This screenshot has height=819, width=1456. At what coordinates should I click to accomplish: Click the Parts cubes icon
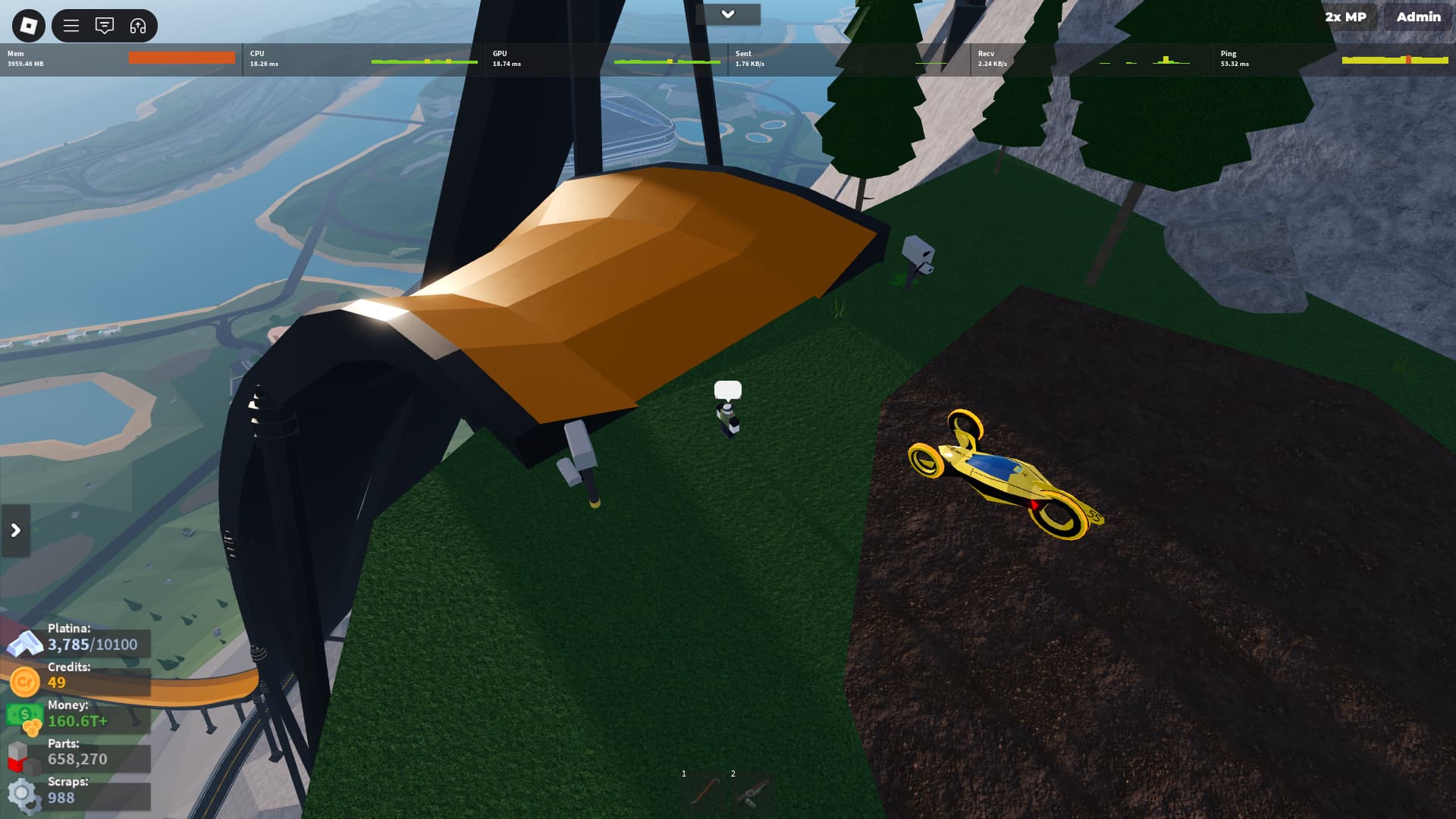(23, 756)
